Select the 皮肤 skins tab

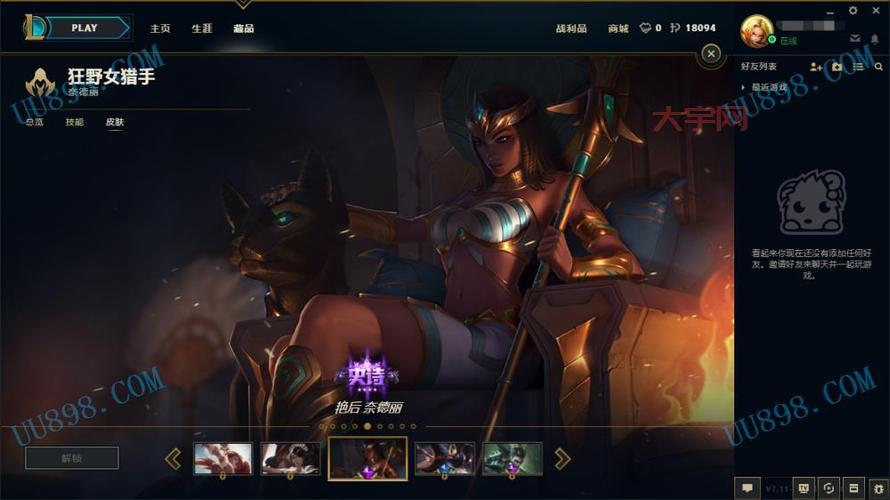115,122
